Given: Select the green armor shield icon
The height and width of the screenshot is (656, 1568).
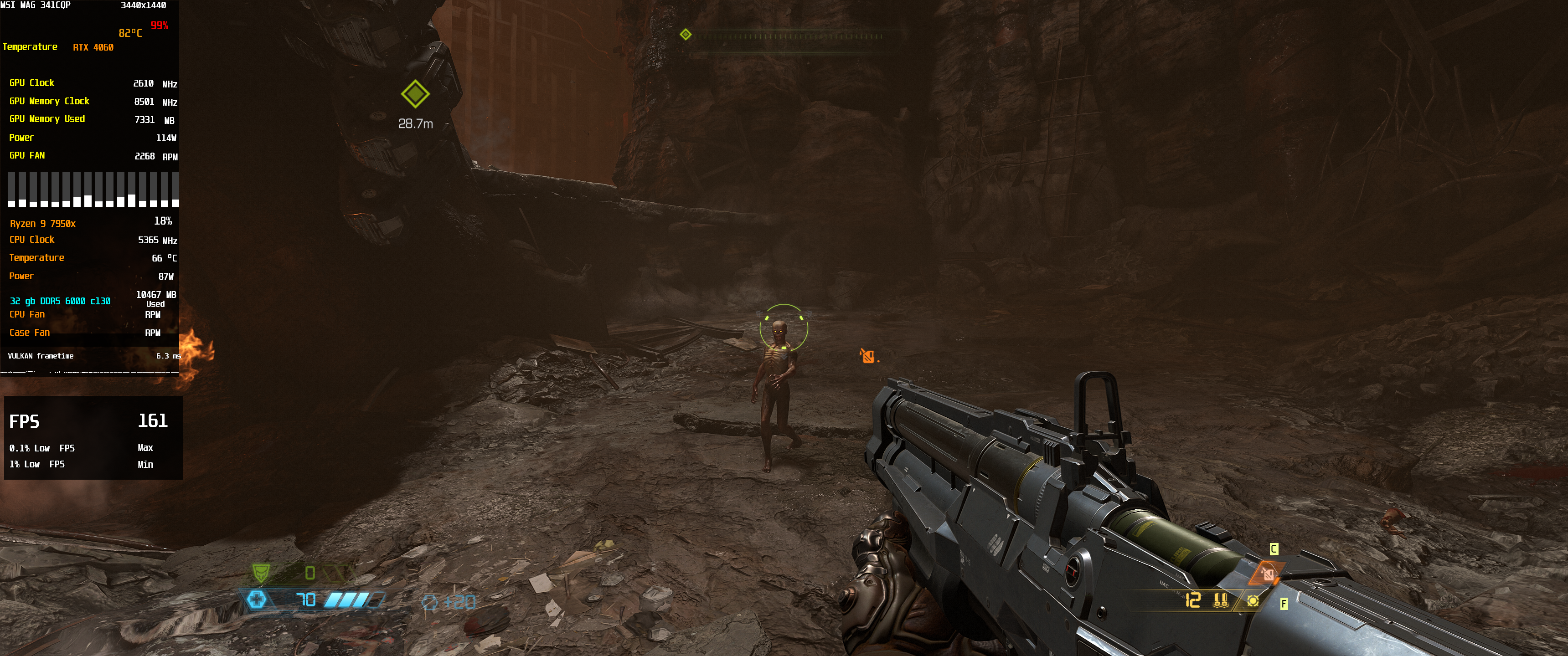Looking at the screenshot, I should pos(261,572).
